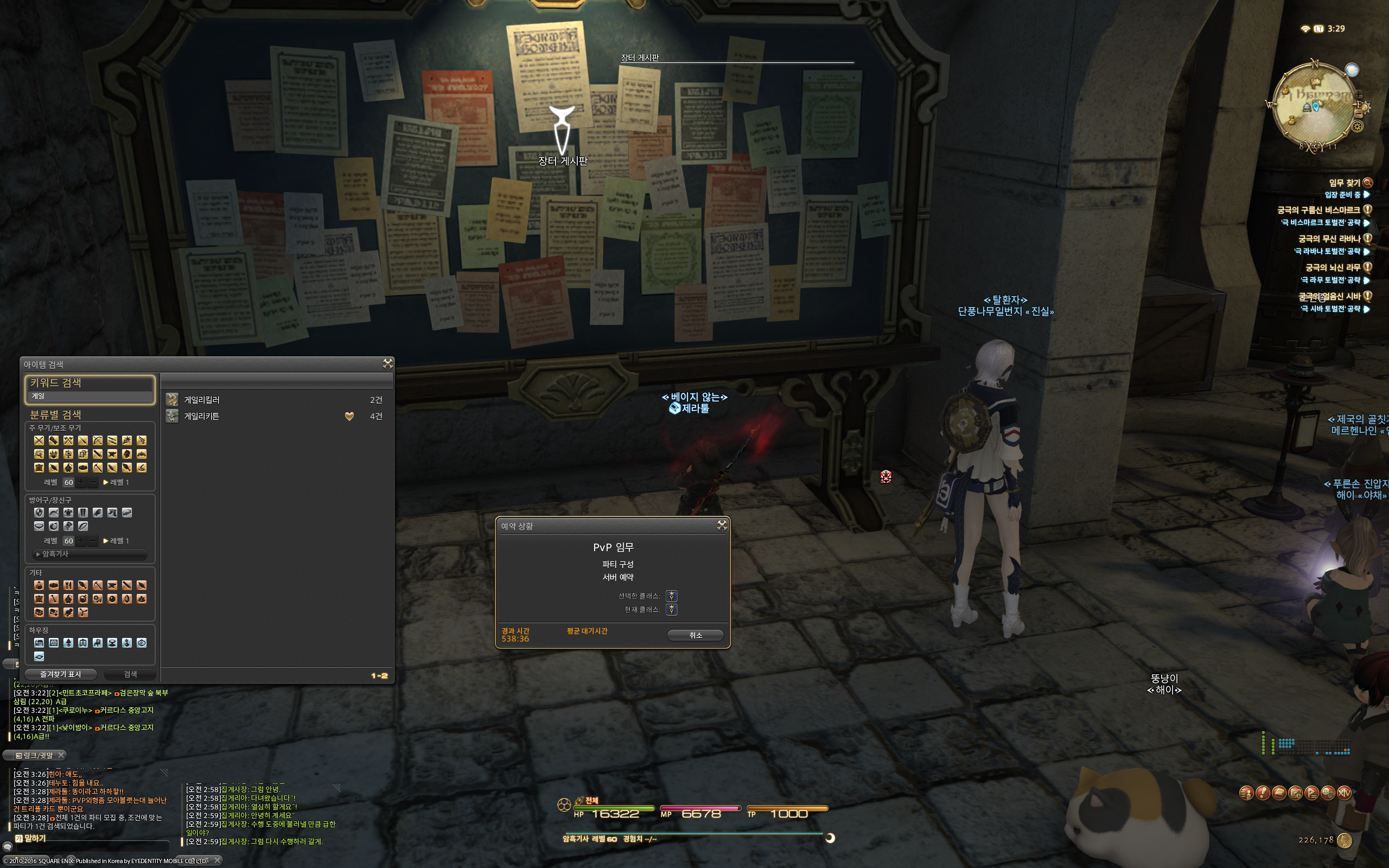Open the 임무 찾기 duty finder entry
1389x868 pixels.
[1344, 183]
